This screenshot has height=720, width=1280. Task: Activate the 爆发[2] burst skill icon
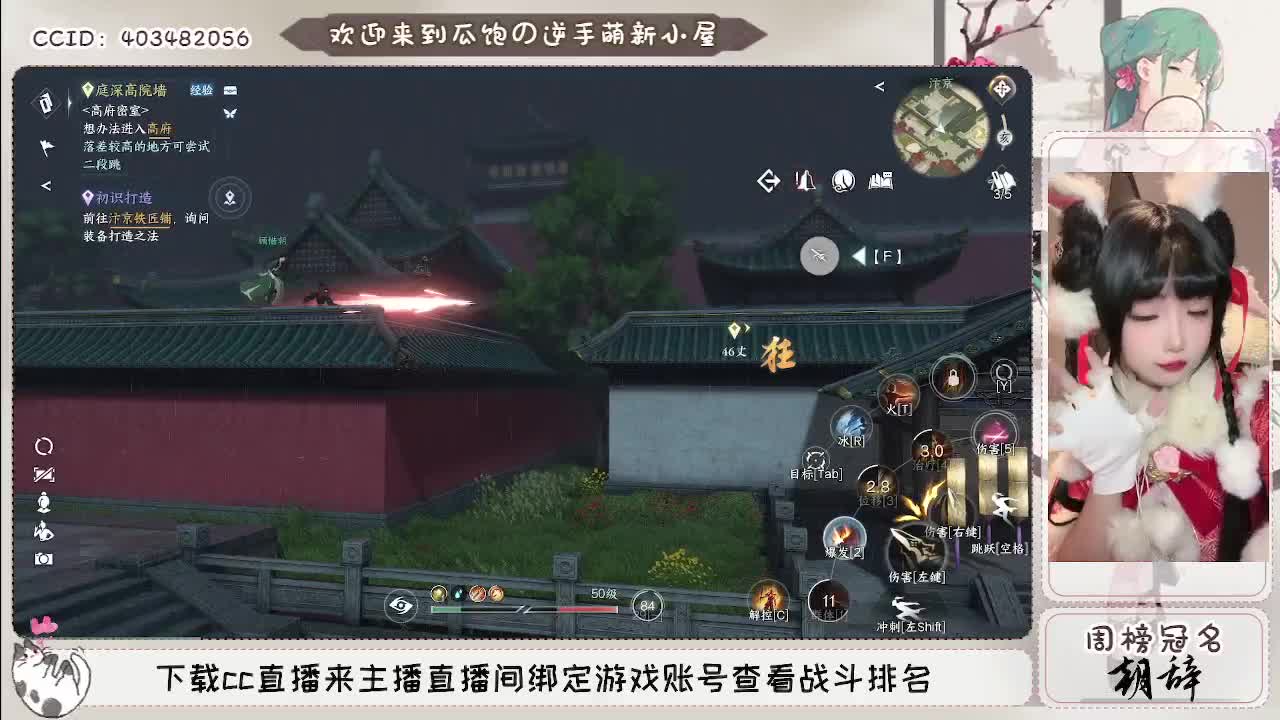click(x=844, y=533)
